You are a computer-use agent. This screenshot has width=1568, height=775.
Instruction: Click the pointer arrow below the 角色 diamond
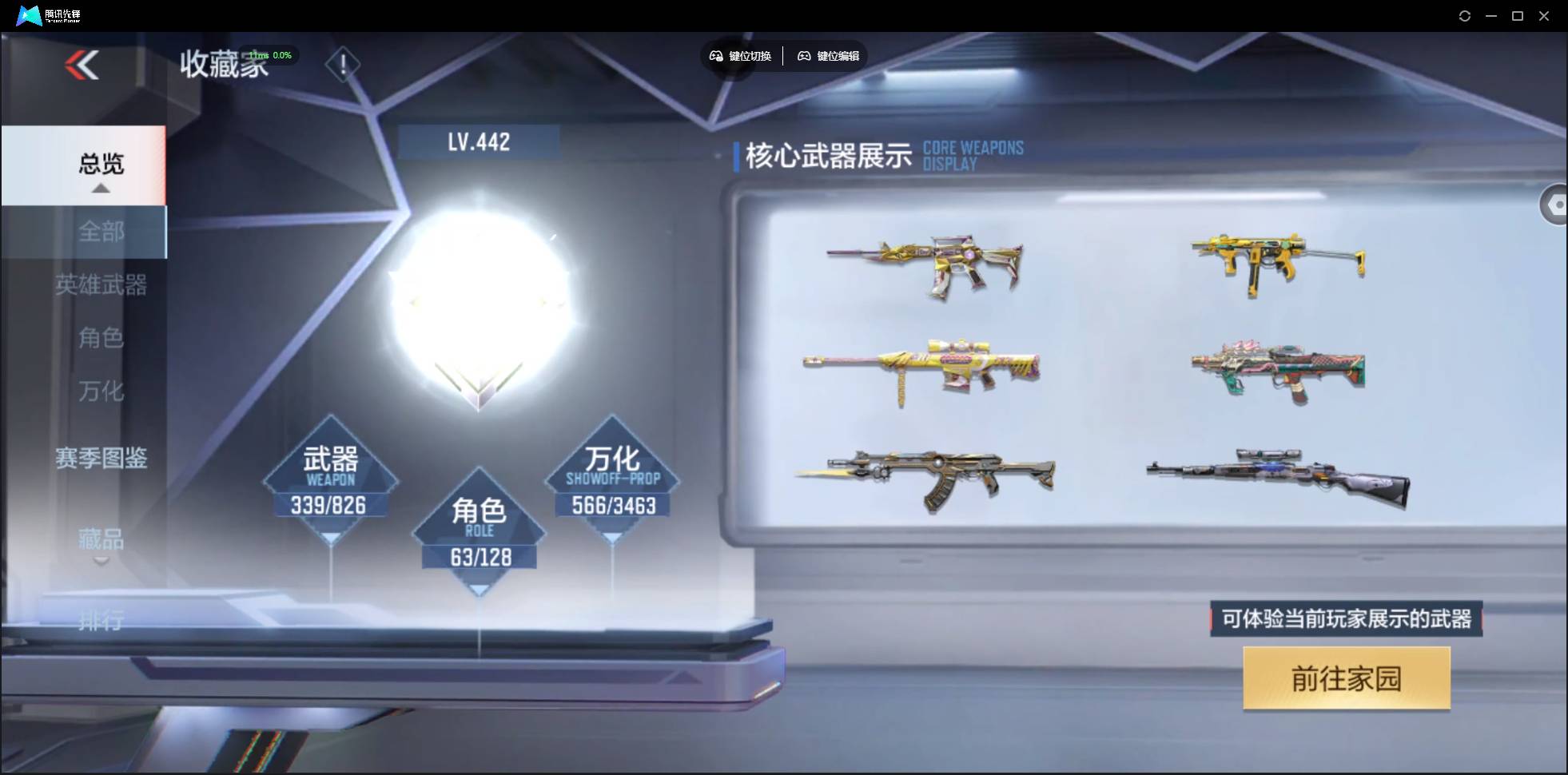(479, 589)
